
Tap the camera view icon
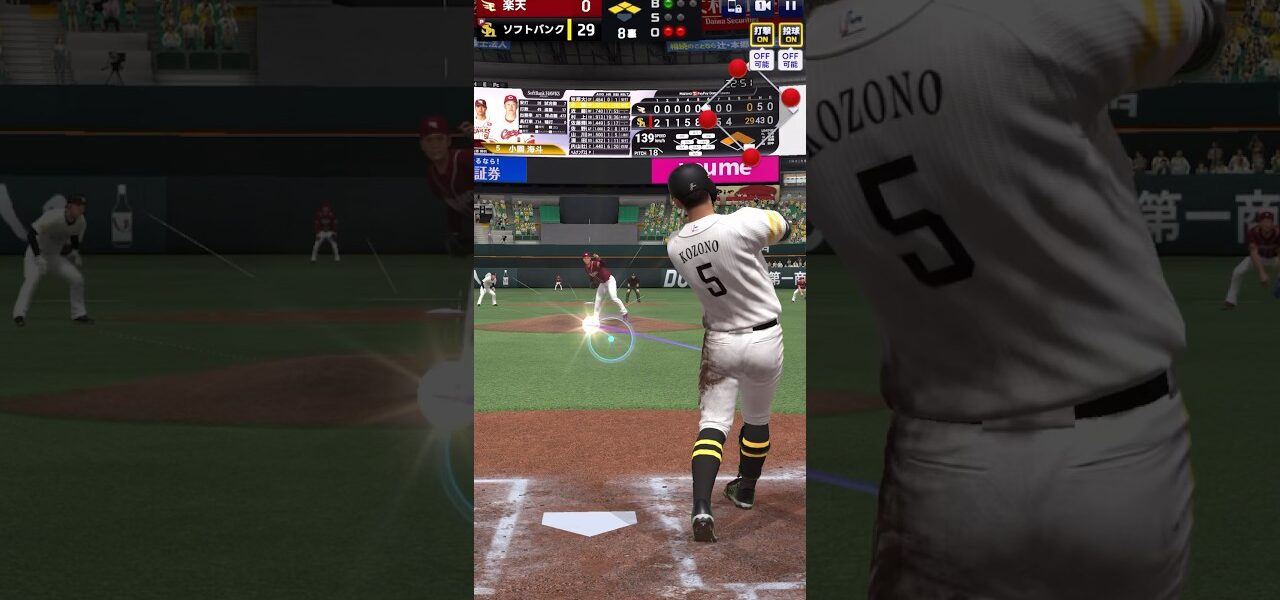(763, 7)
